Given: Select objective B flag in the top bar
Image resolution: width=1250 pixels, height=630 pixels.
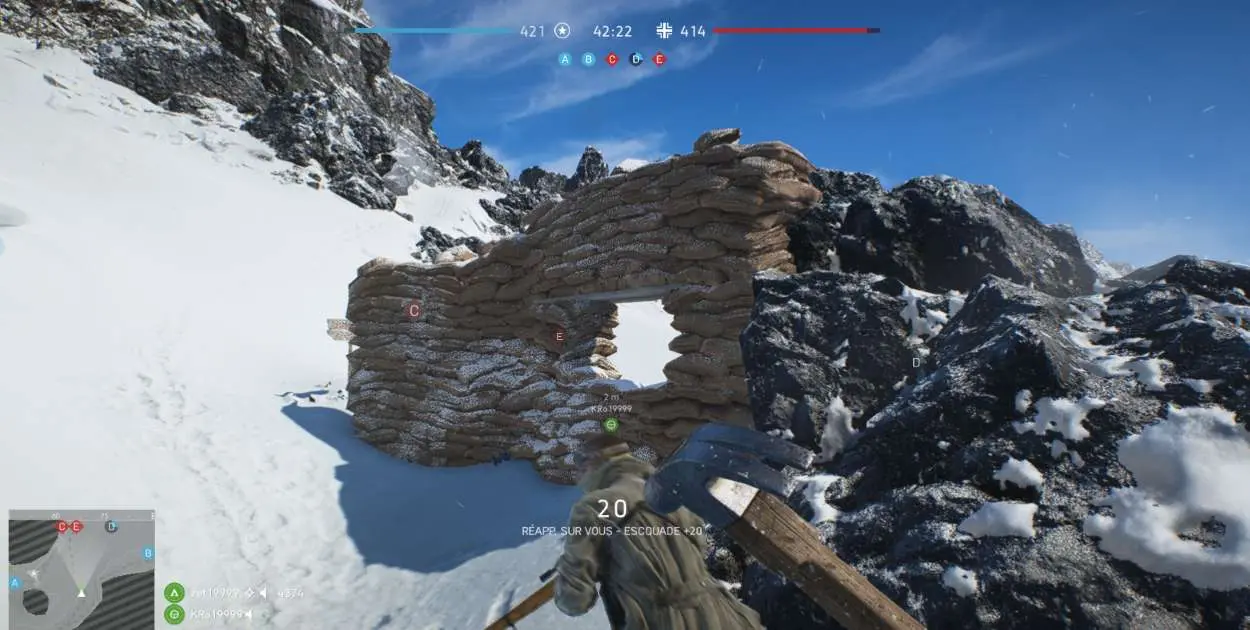Looking at the screenshot, I should (x=588, y=59).
